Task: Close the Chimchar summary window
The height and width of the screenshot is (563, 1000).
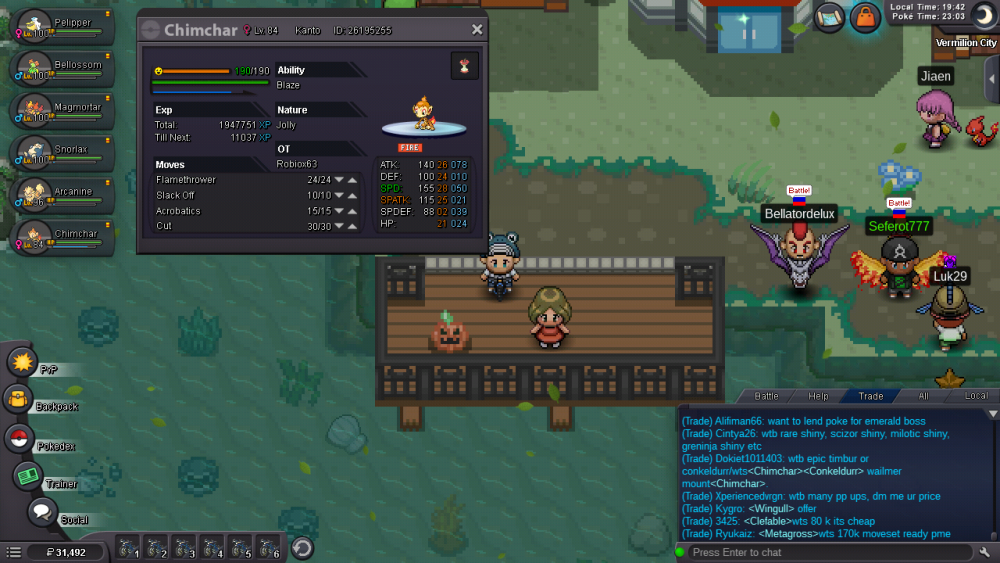Action: pos(477,30)
